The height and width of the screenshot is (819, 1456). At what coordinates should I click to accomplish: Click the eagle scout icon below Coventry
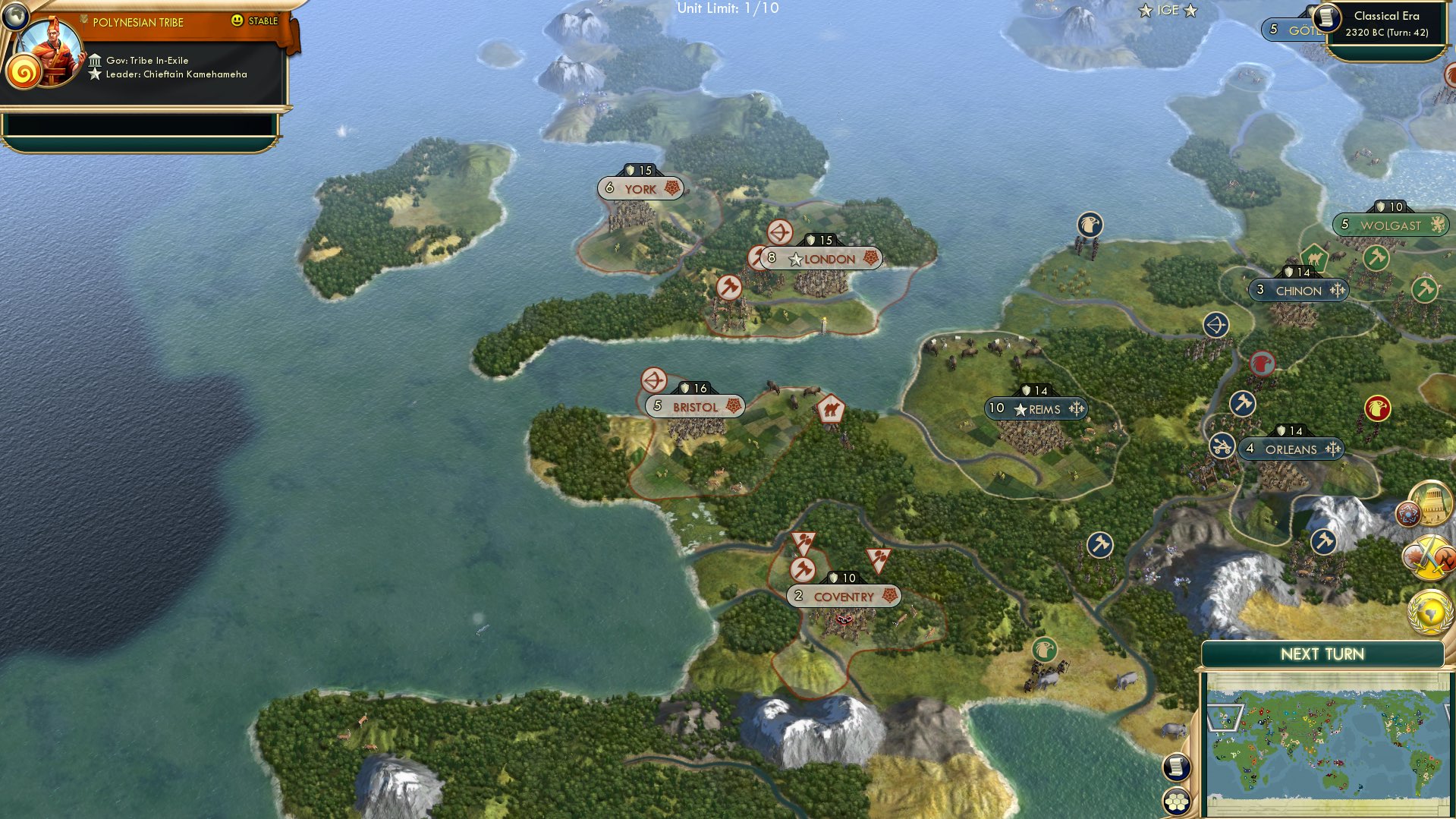[1046, 650]
